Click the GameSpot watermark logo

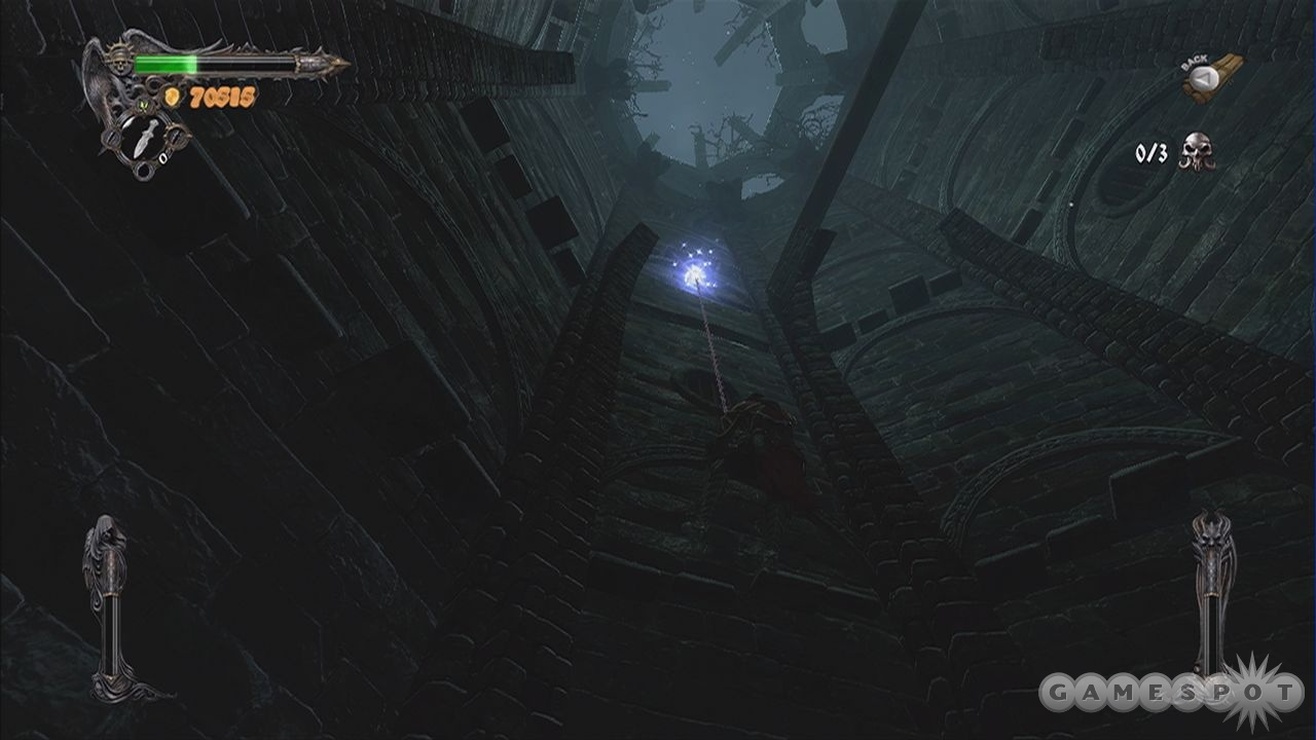[1170, 692]
